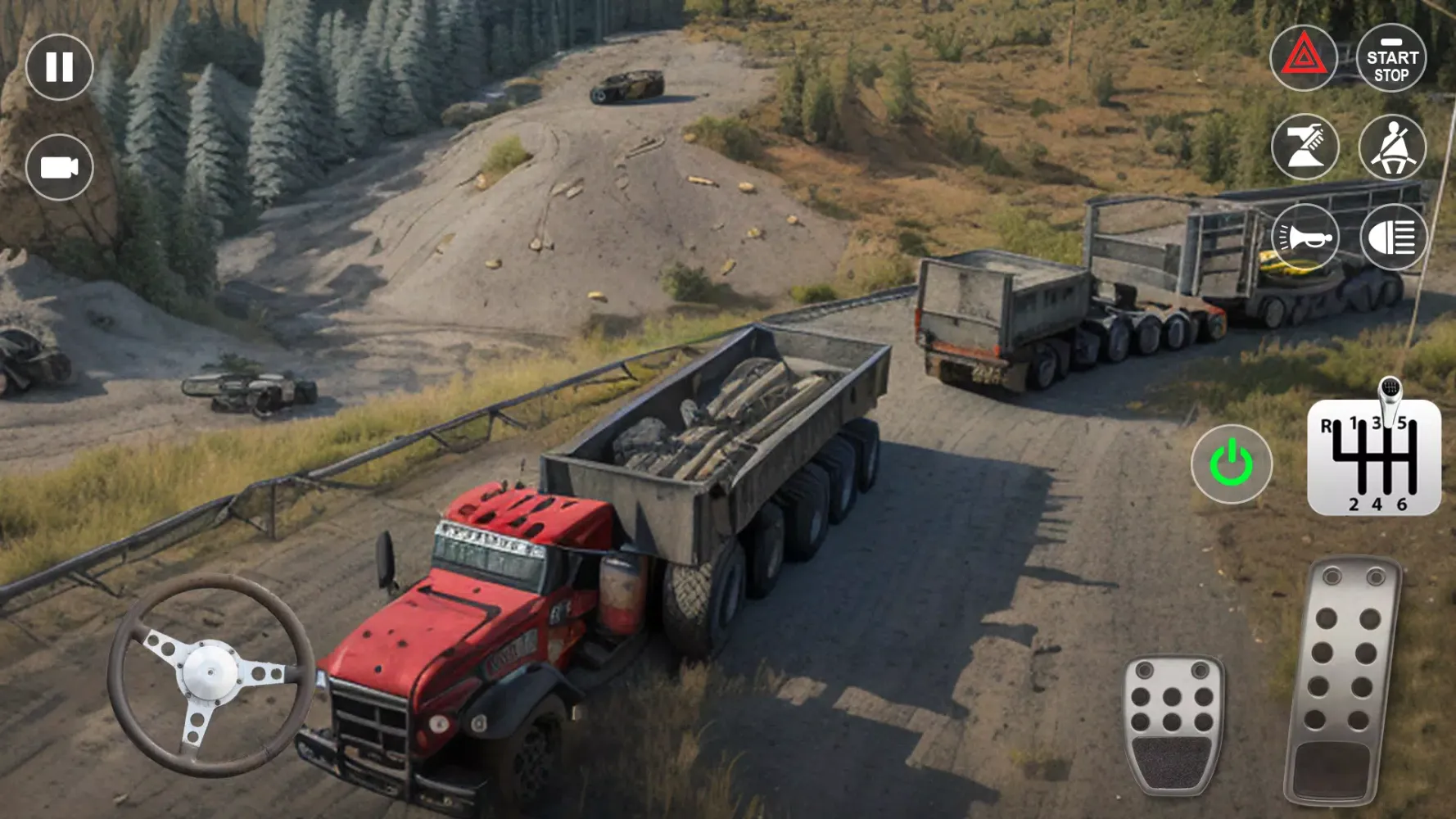Click the green power button
The width and height of the screenshot is (1456, 819).
pos(1231,464)
